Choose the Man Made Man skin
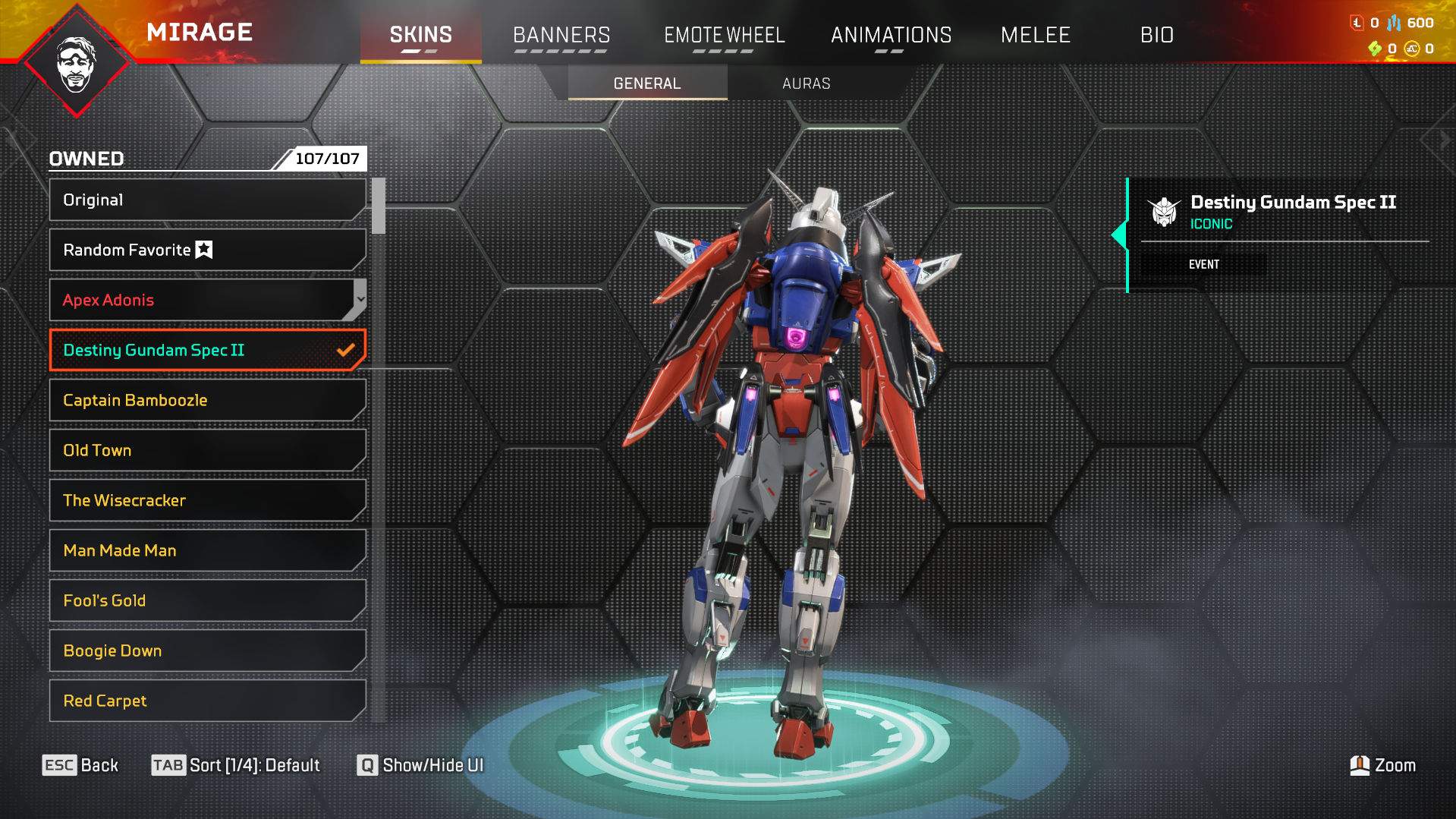Image resolution: width=1456 pixels, height=819 pixels. coord(206,550)
